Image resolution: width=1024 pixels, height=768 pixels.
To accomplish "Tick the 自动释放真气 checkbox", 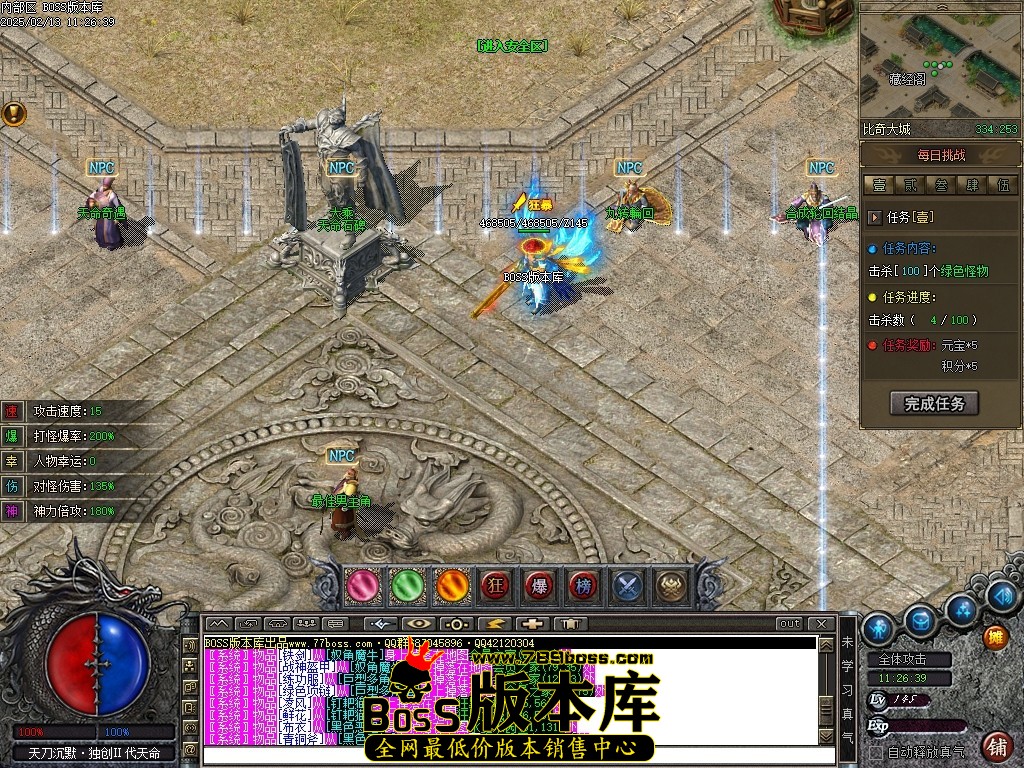I will 877,751.
